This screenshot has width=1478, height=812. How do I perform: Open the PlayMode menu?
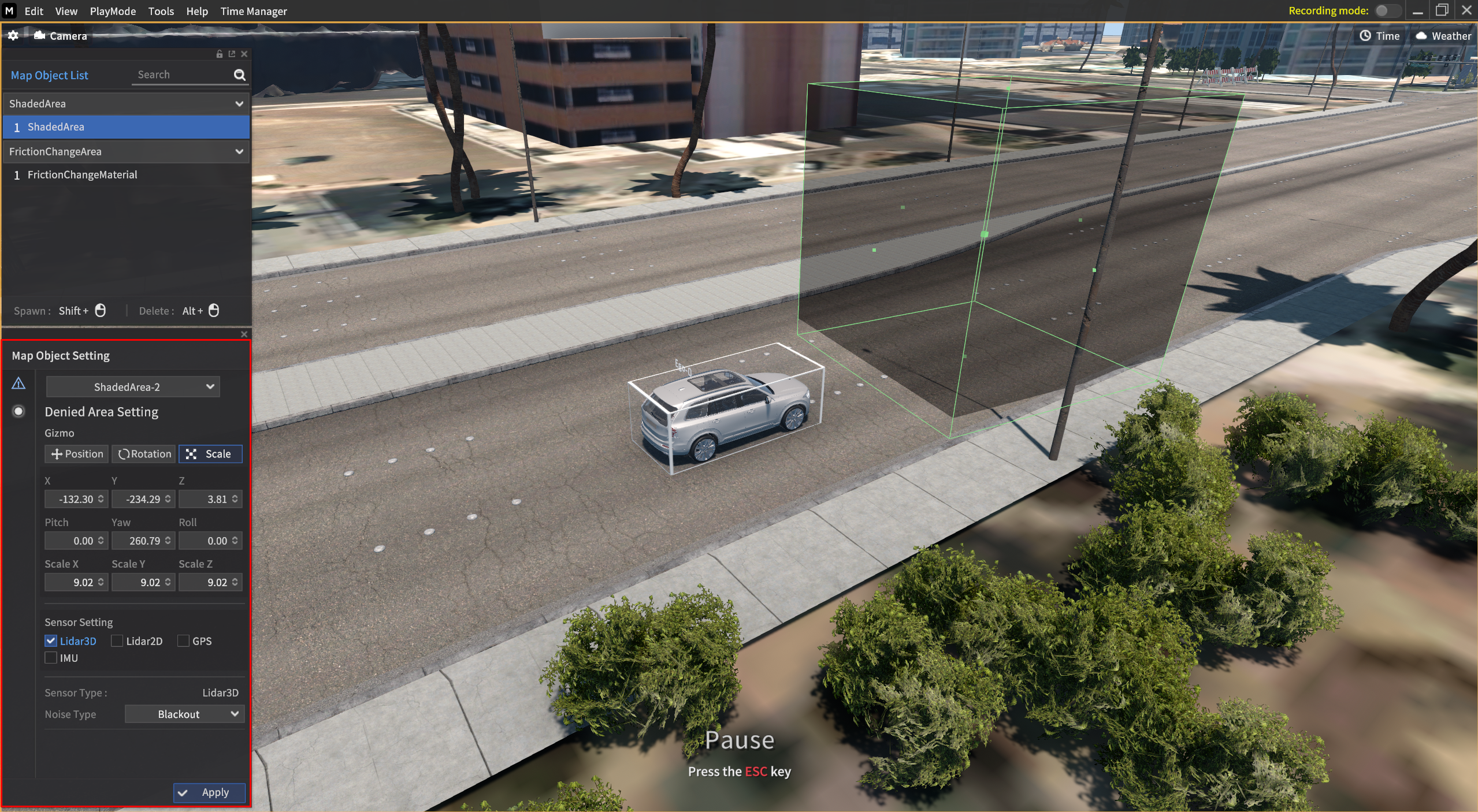point(113,11)
